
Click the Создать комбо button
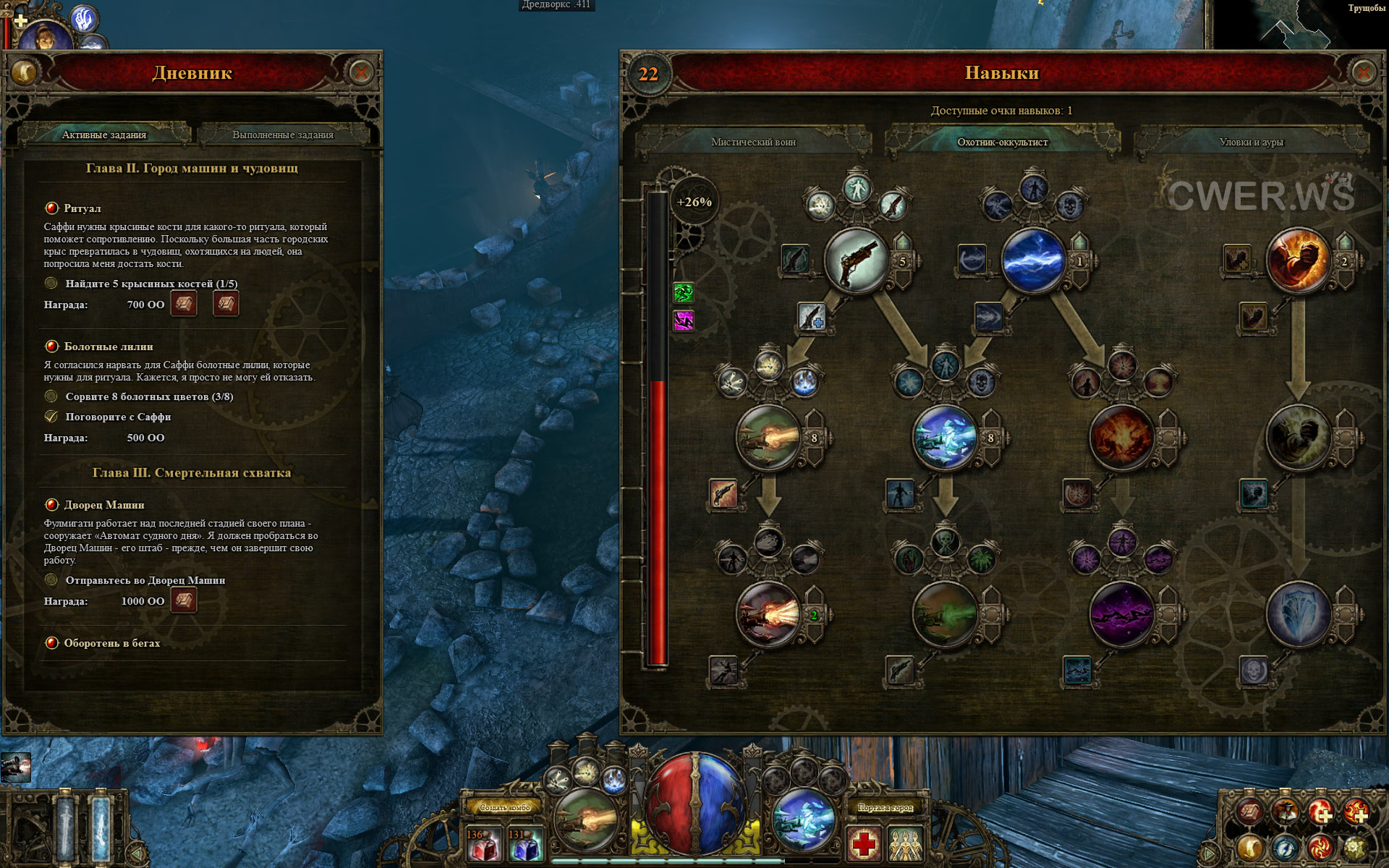(505, 807)
